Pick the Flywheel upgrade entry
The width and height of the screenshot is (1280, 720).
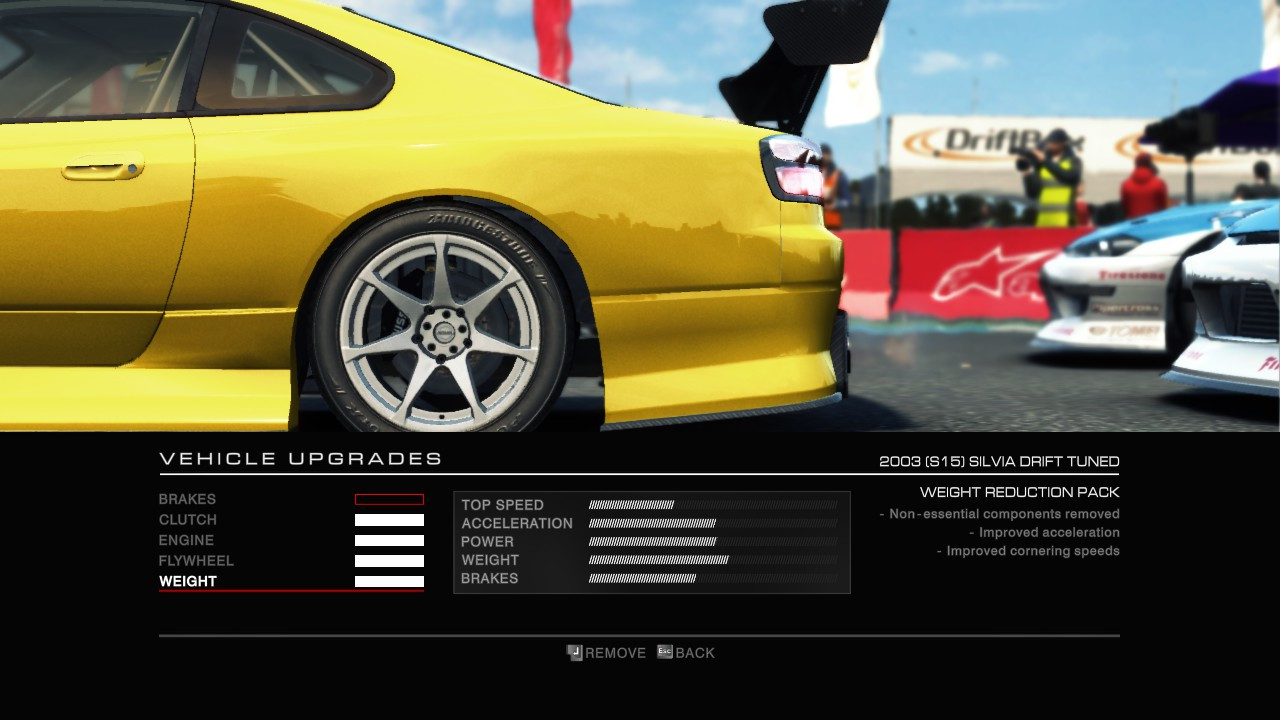(196, 561)
